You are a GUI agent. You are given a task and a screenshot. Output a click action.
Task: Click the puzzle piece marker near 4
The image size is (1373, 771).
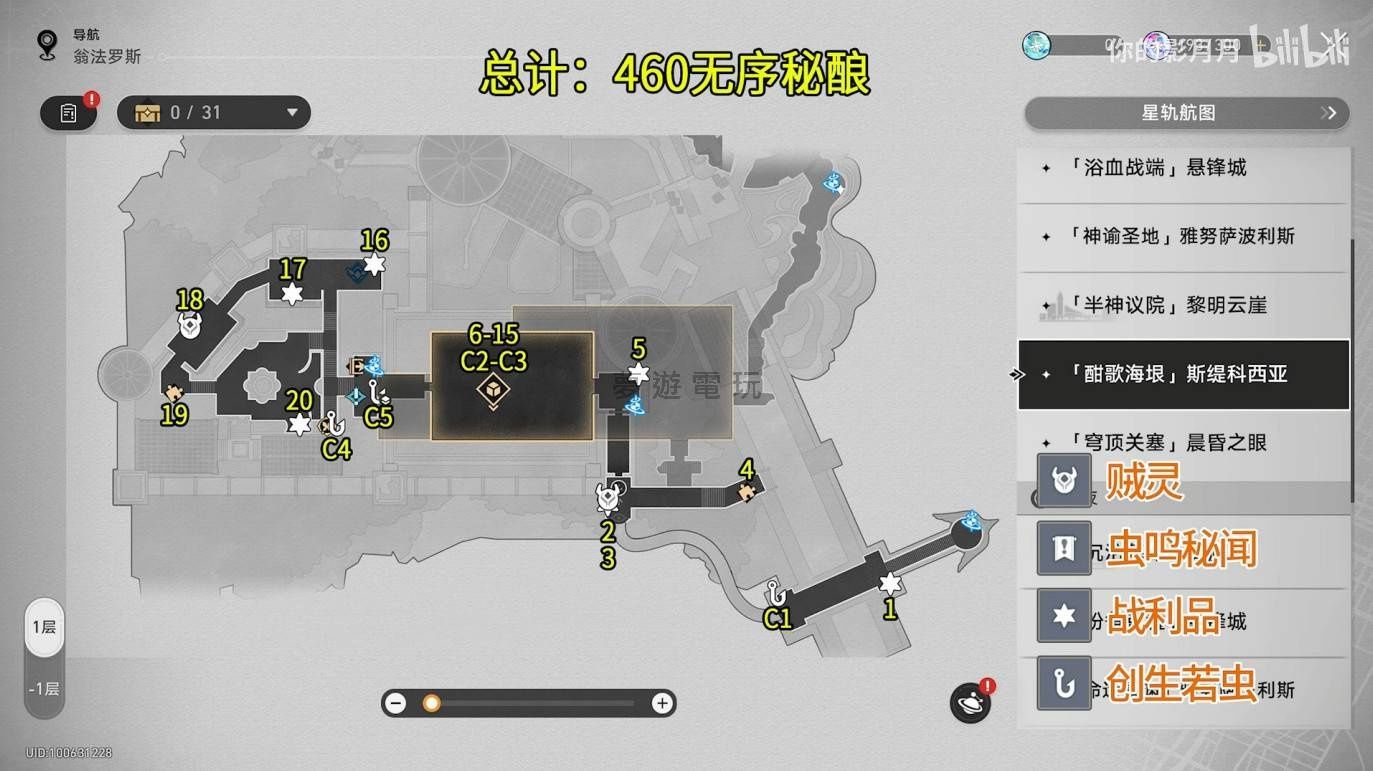click(746, 491)
